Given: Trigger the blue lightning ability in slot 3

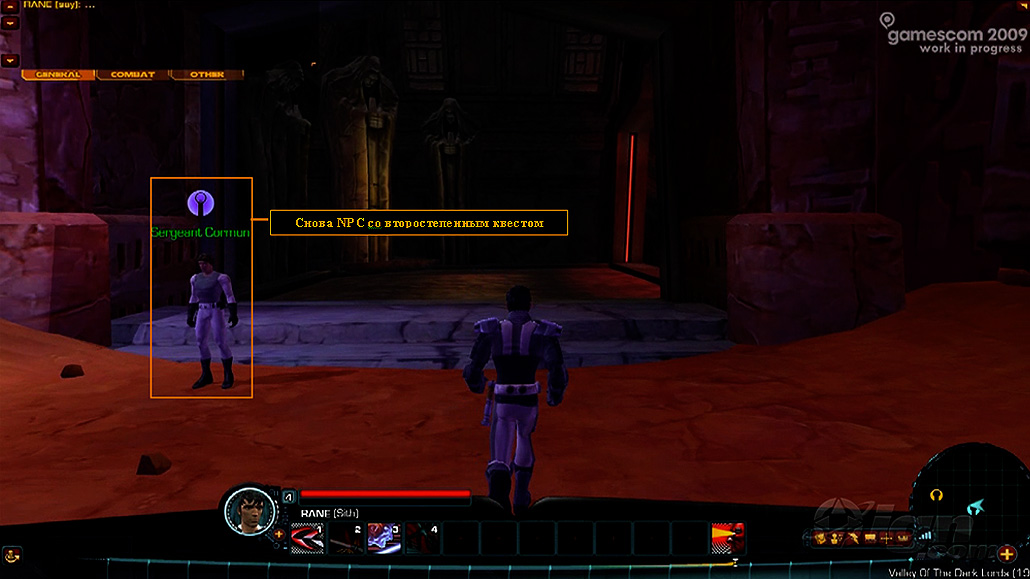Looking at the screenshot, I should pos(383,537).
